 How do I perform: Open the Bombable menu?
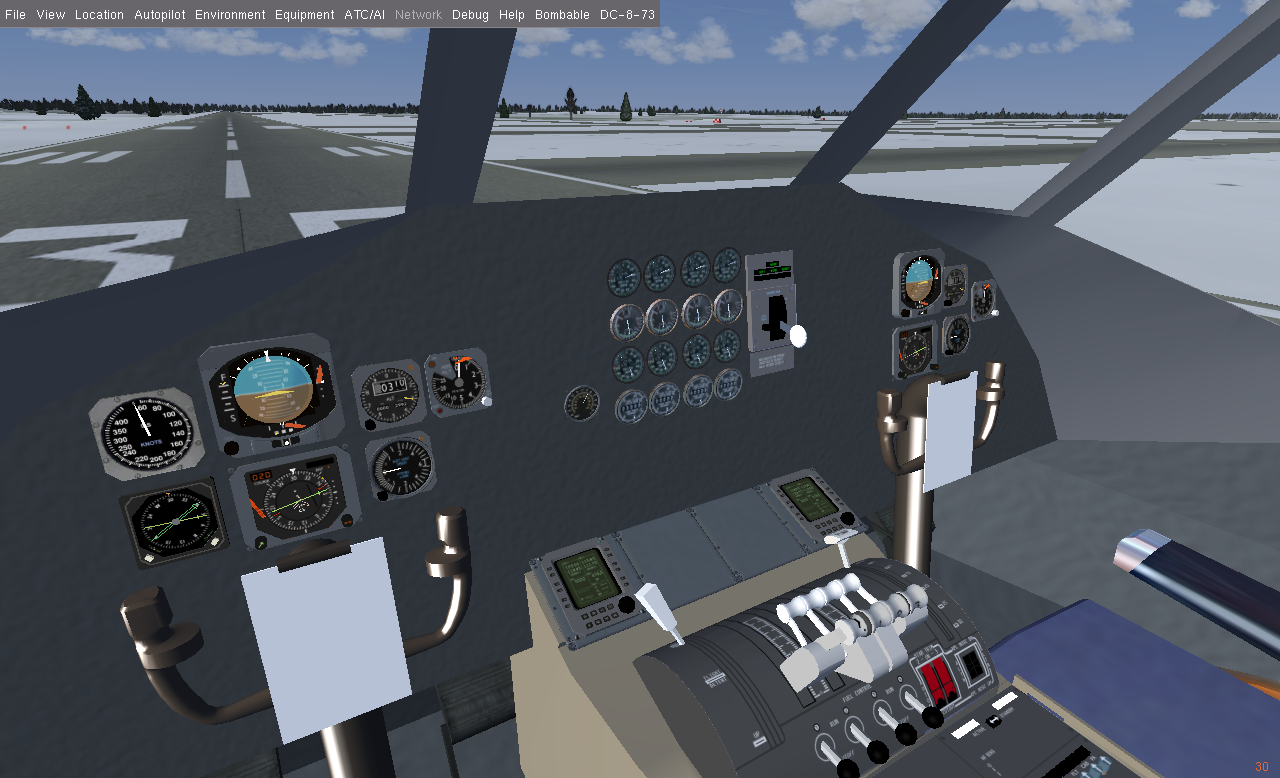[x=562, y=15]
